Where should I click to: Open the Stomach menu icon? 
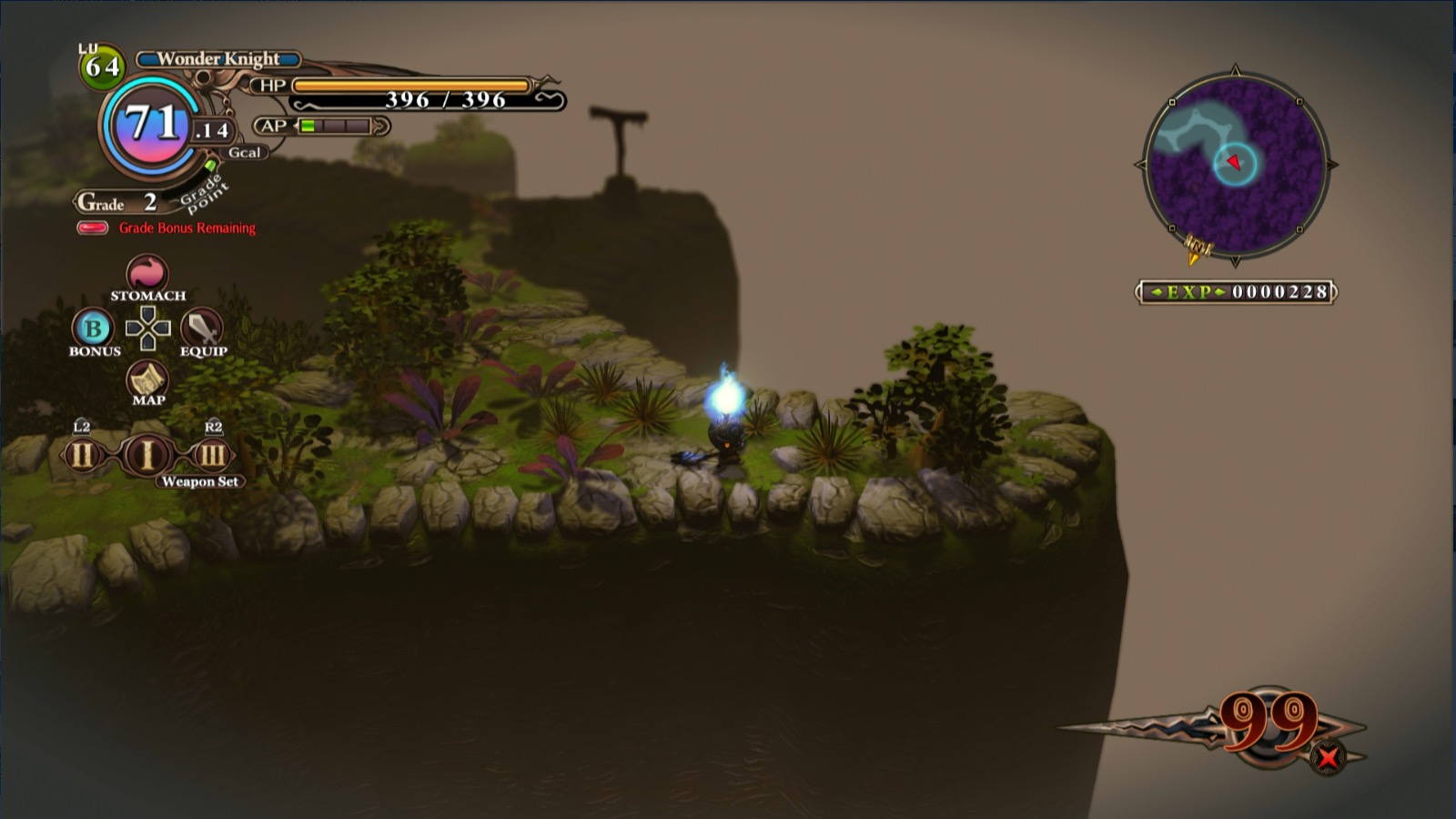point(147,273)
